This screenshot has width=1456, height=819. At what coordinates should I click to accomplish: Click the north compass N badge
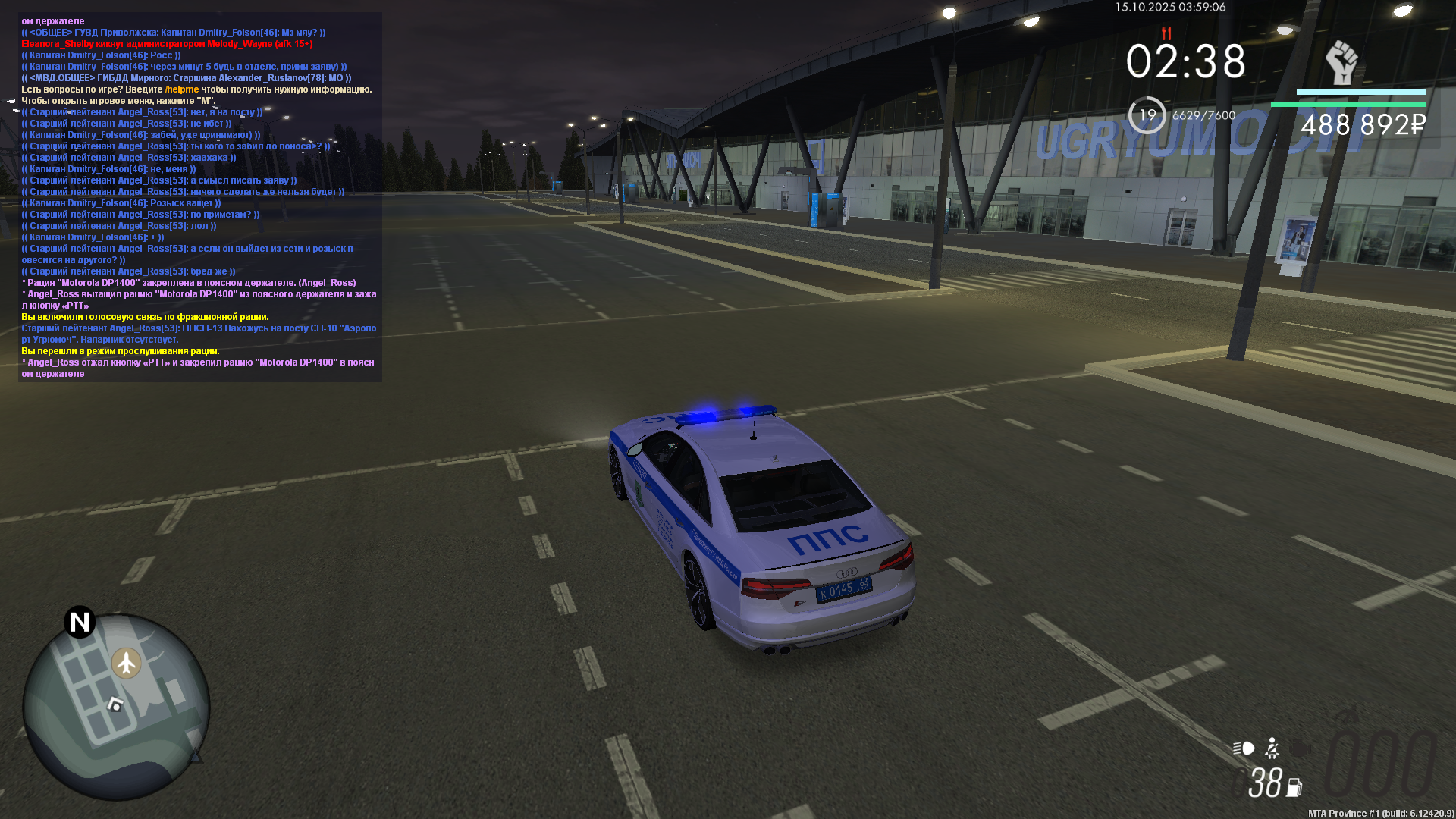[80, 622]
